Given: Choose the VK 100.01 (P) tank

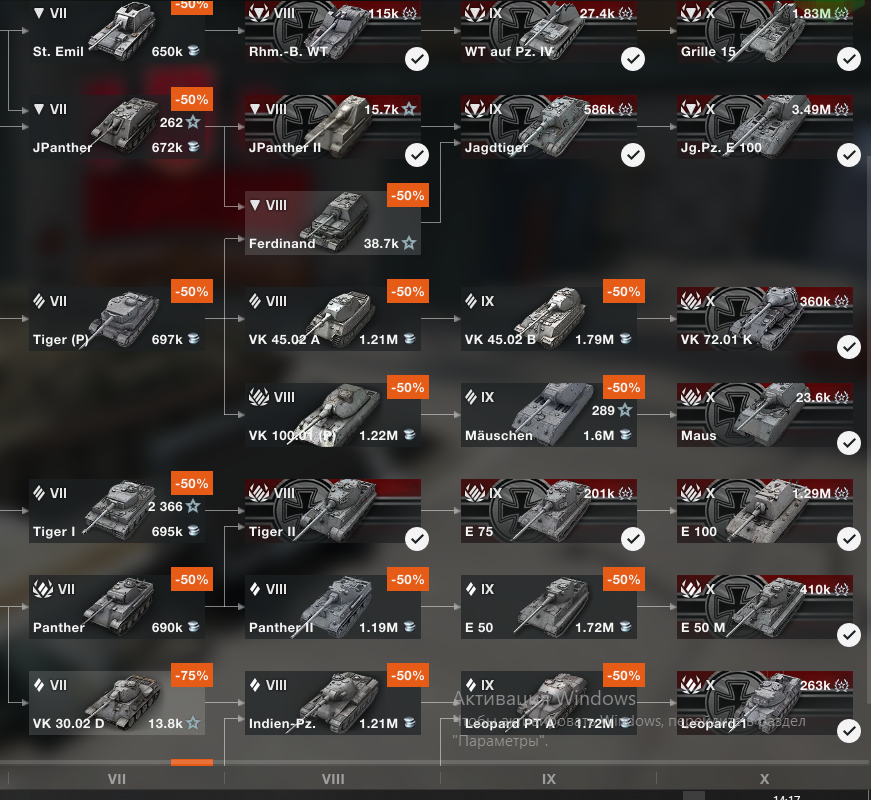Looking at the screenshot, I should click(x=332, y=415).
